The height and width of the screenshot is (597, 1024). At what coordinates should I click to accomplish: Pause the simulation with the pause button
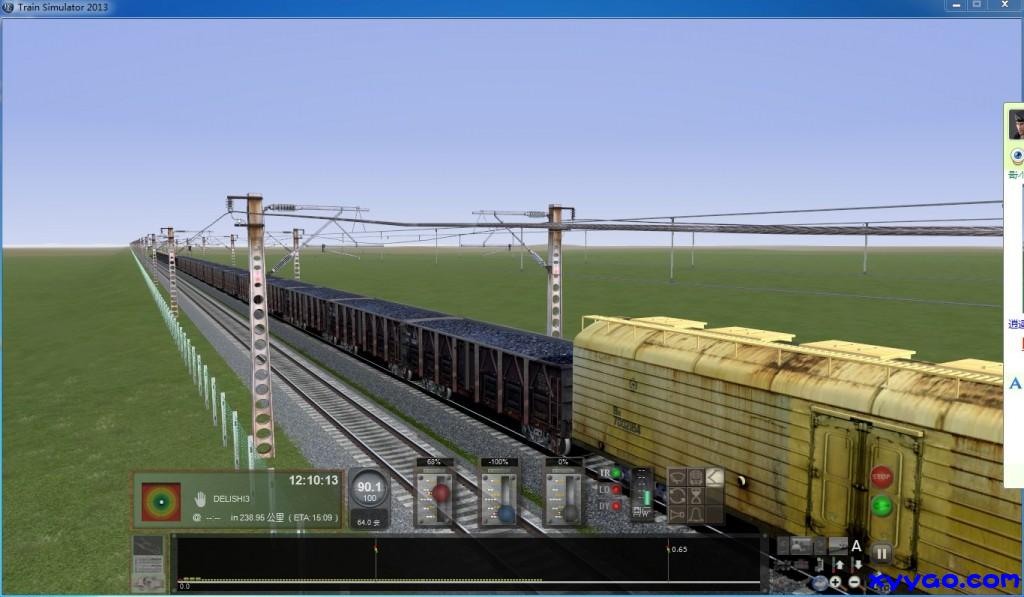[x=881, y=552]
